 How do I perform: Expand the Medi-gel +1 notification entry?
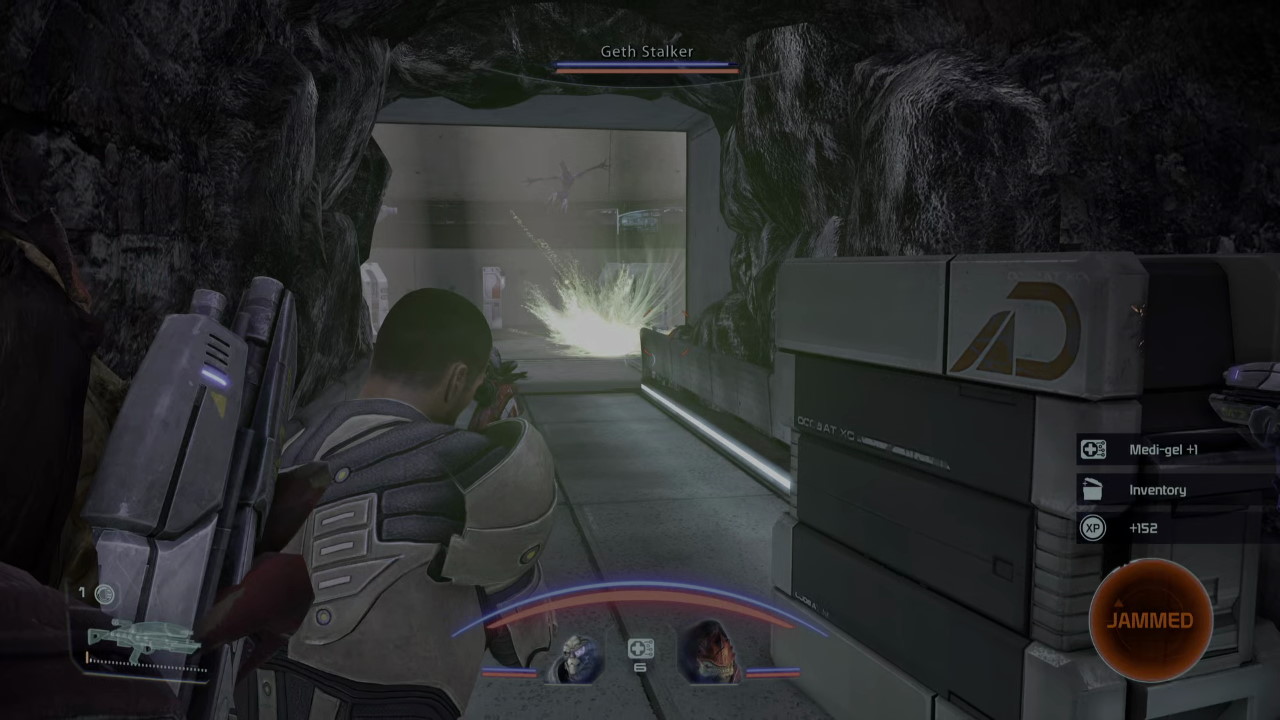point(1175,448)
